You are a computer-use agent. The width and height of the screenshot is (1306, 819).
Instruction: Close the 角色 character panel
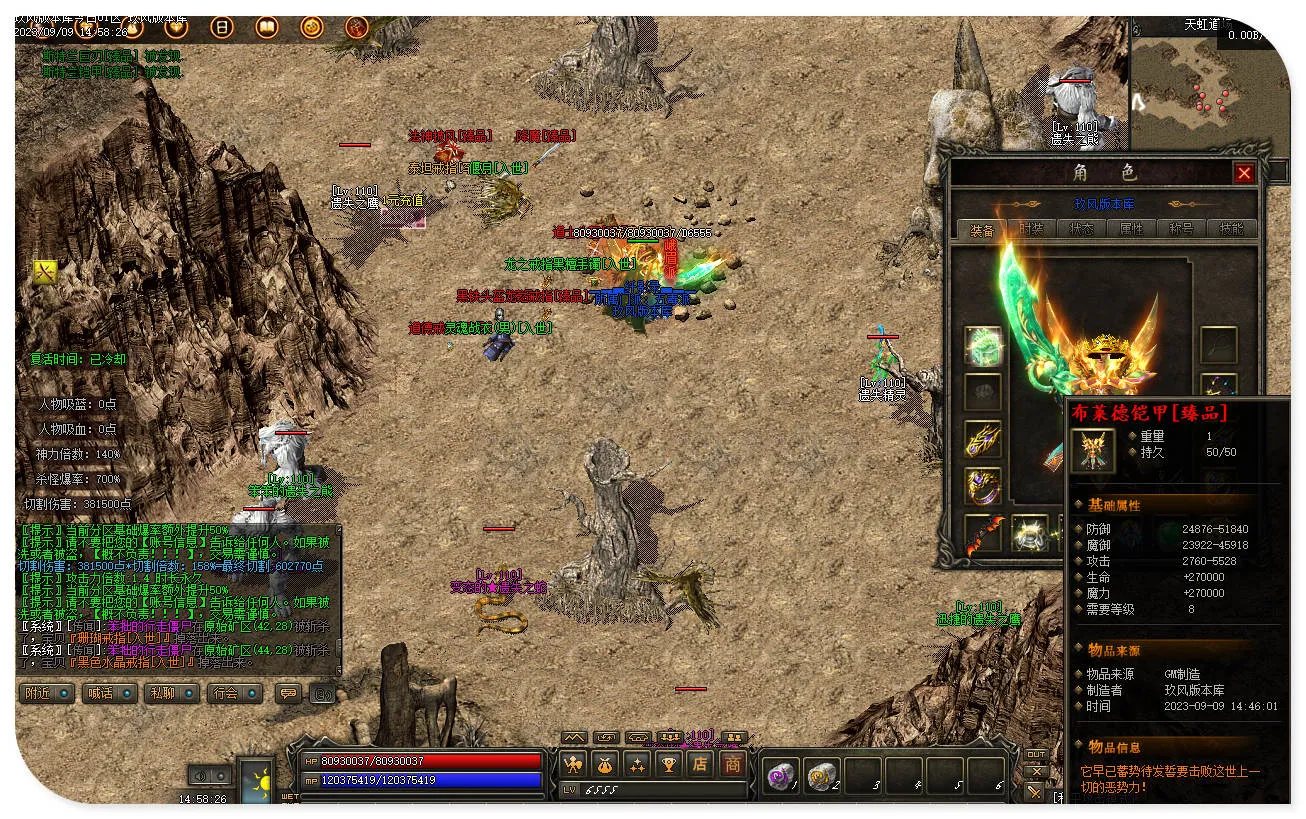(1243, 173)
